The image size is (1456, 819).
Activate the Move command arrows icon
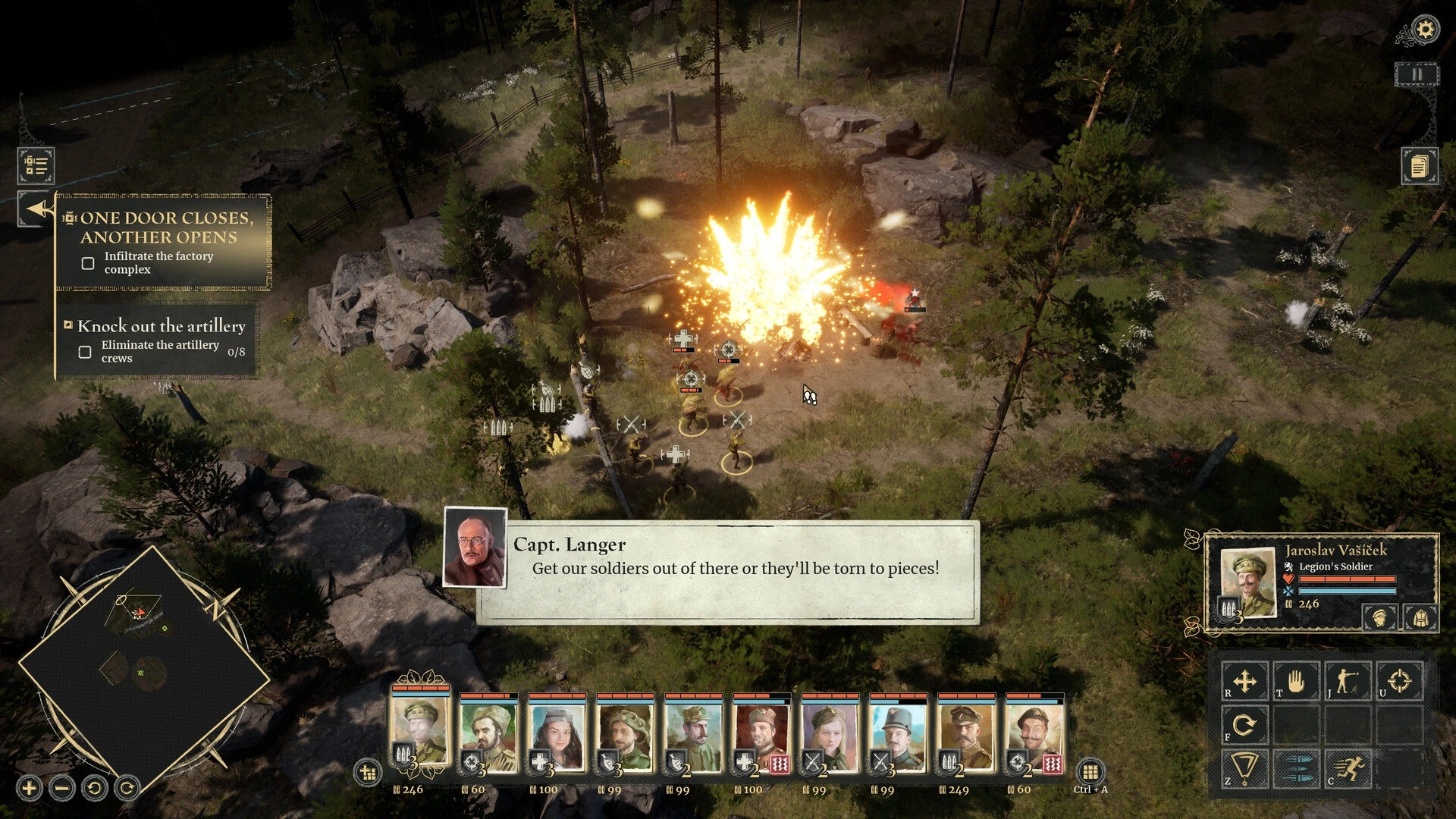(1244, 681)
